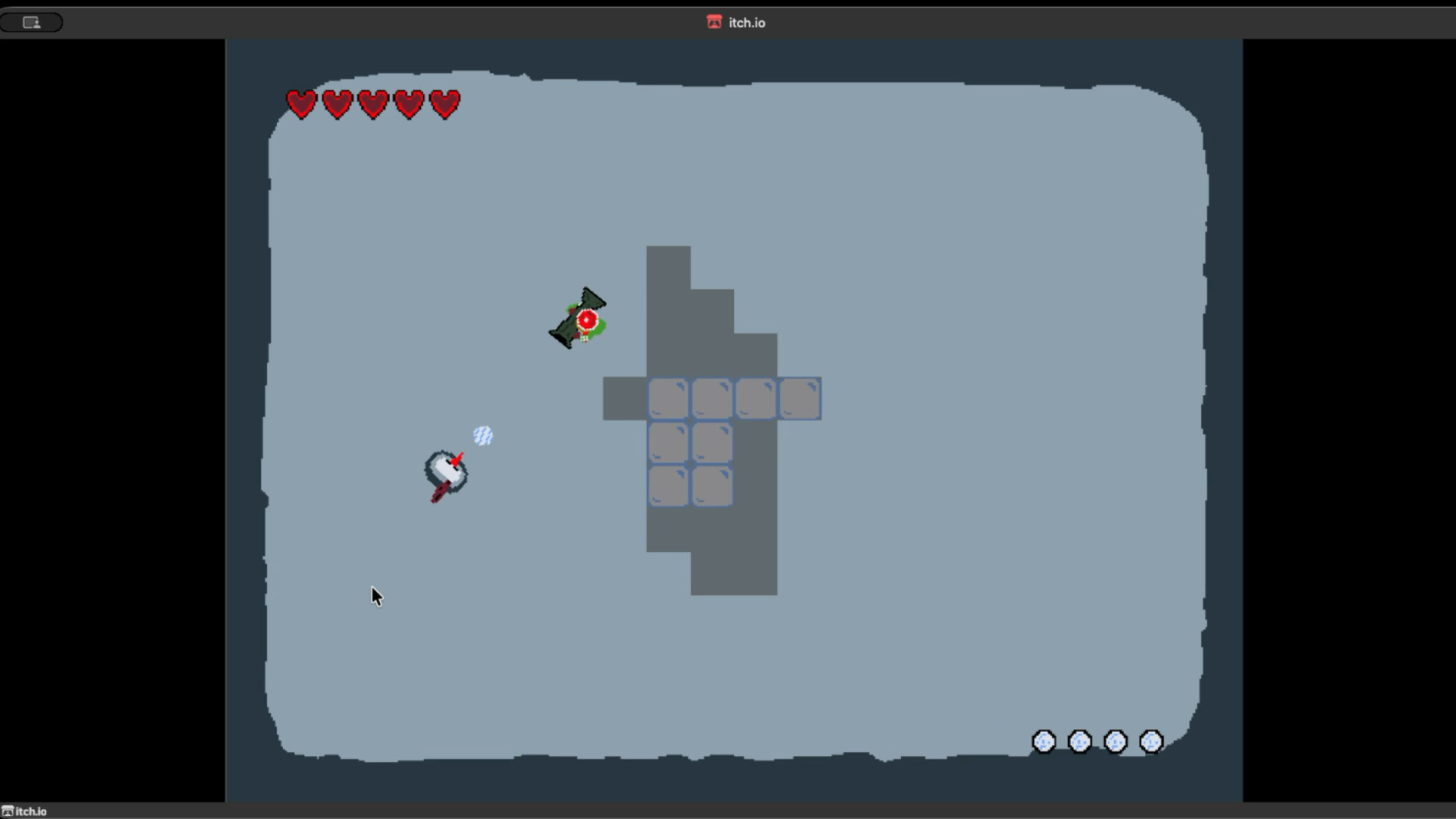This screenshot has height=819, width=1456.
Task: Click the bottom-right crate of the grid
Action: 712,486
